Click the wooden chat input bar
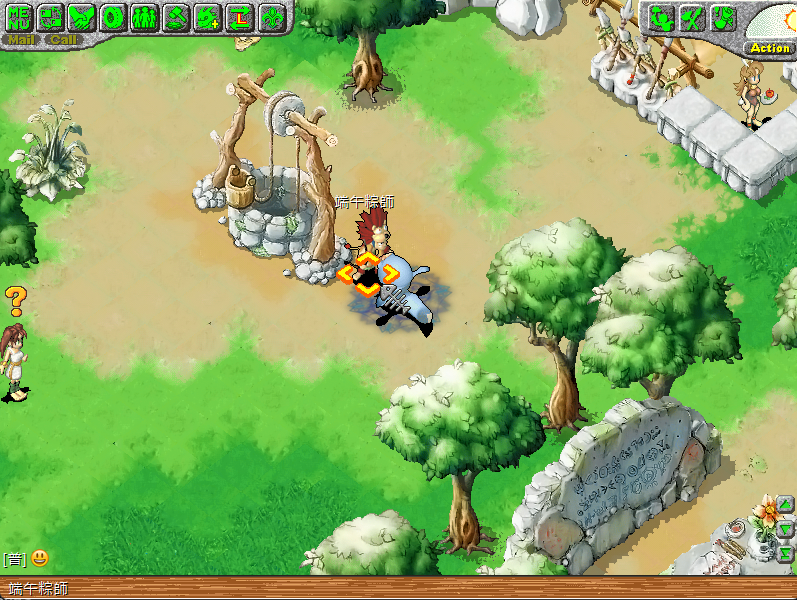The image size is (797, 600). click(400, 588)
